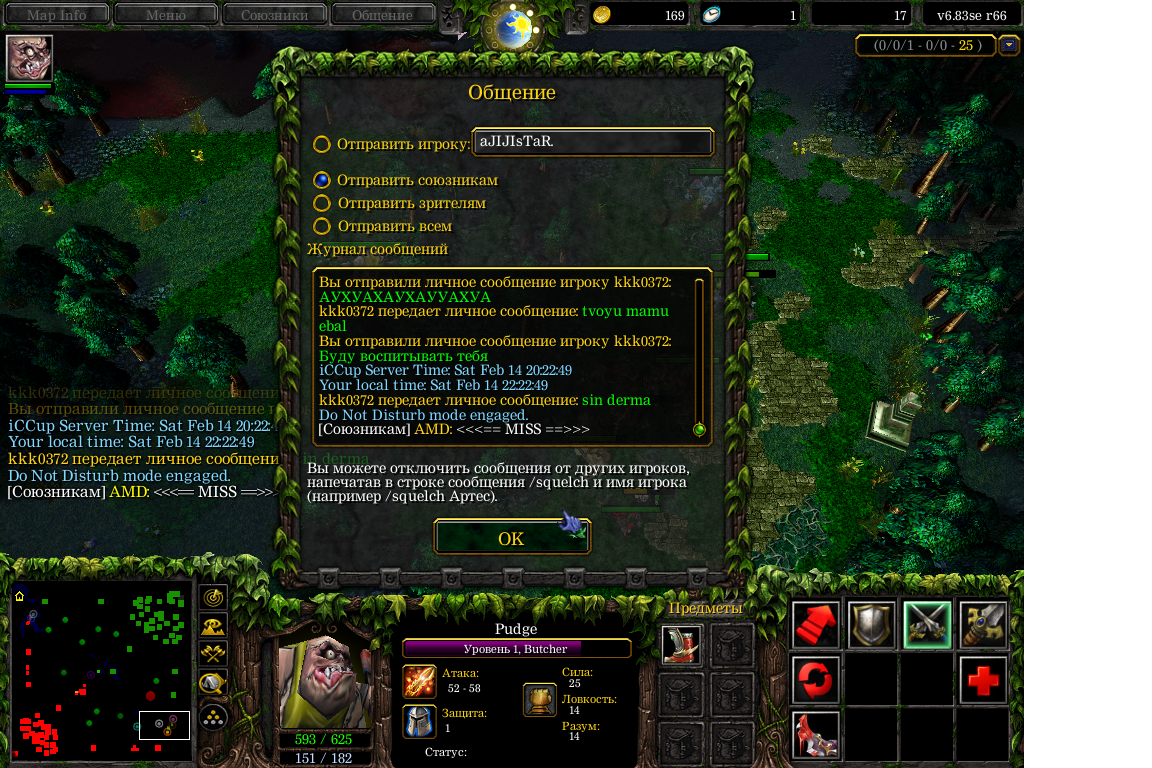Choose 'Отправить союзникам' radio option
The image size is (1152, 768).
322,180
